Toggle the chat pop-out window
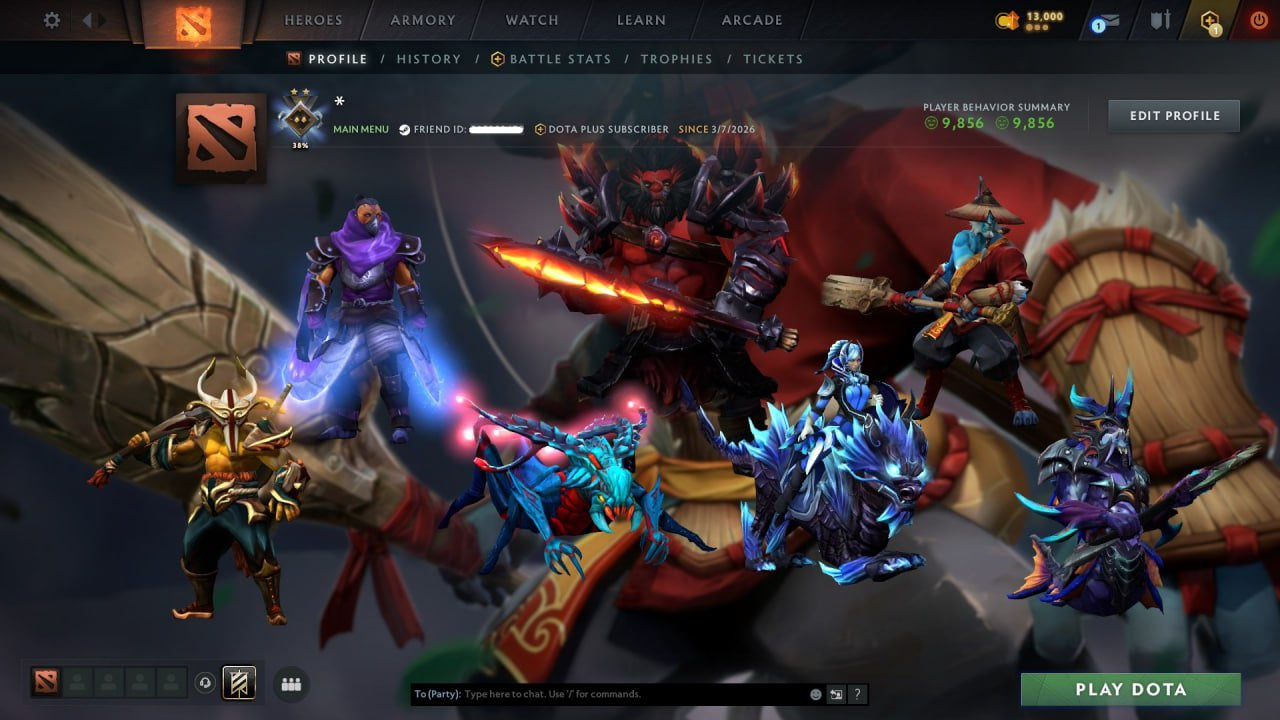Image resolution: width=1280 pixels, height=720 pixels. pos(836,693)
